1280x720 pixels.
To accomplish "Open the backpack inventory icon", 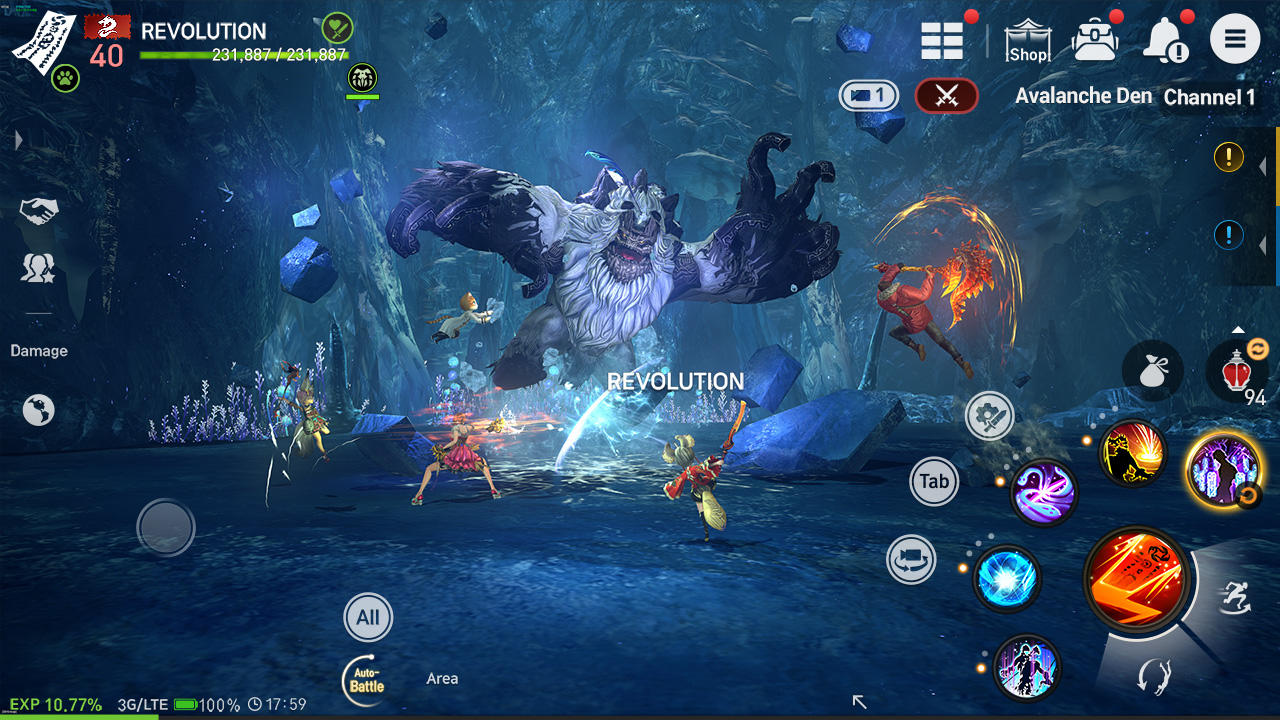I will tap(1095, 40).
